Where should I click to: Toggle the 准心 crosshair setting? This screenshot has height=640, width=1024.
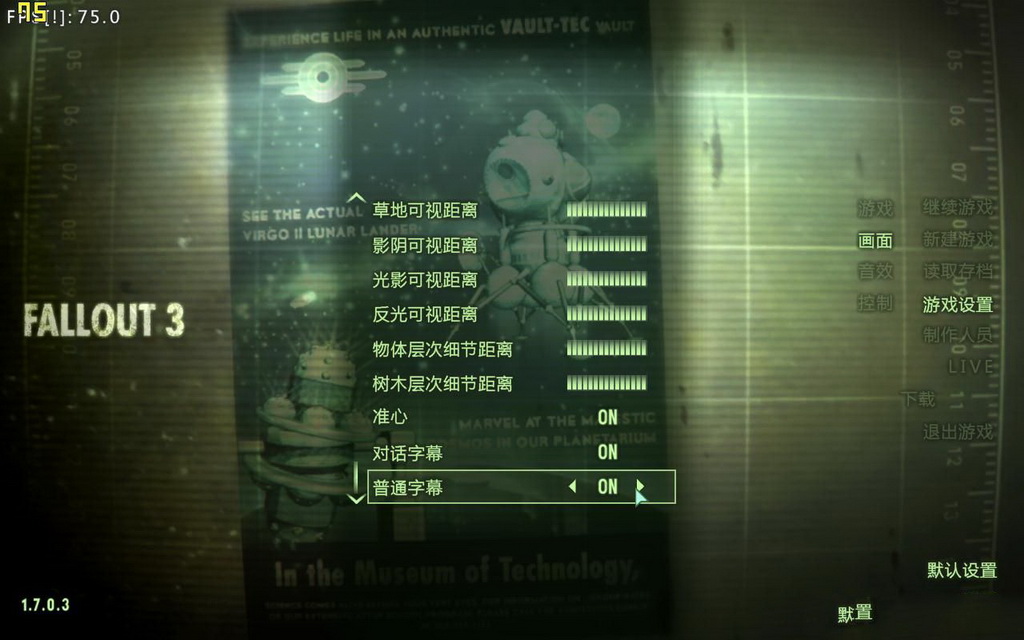607,417
